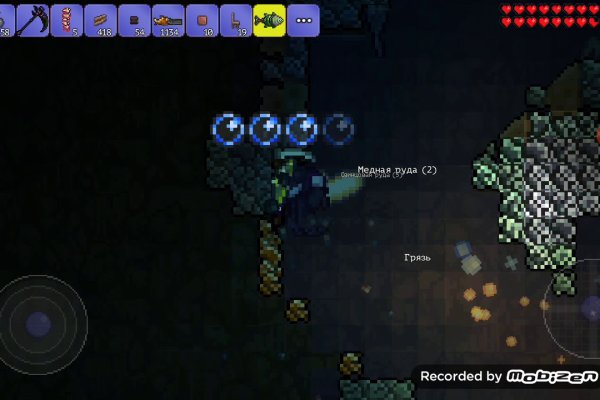Choose the wood stack of 418
Screen dimensions: 600x400
tap(100, 18)
